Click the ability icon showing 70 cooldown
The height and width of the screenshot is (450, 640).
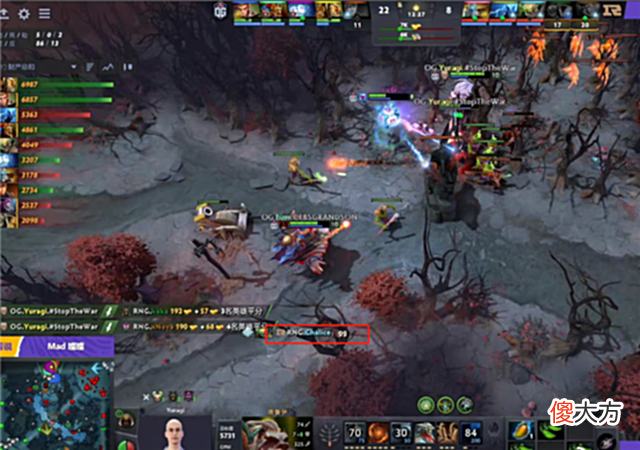pyautogui.click(x=353, y=432)
